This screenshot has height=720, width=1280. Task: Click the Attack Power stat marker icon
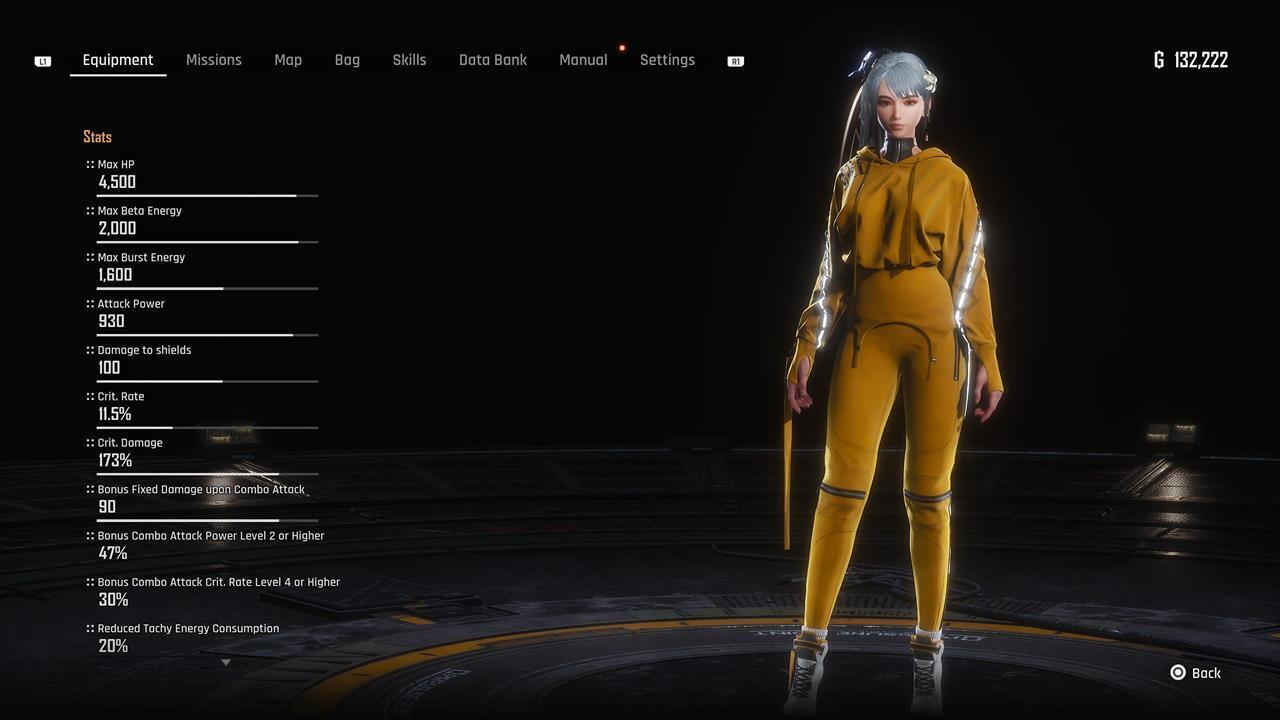89,303
